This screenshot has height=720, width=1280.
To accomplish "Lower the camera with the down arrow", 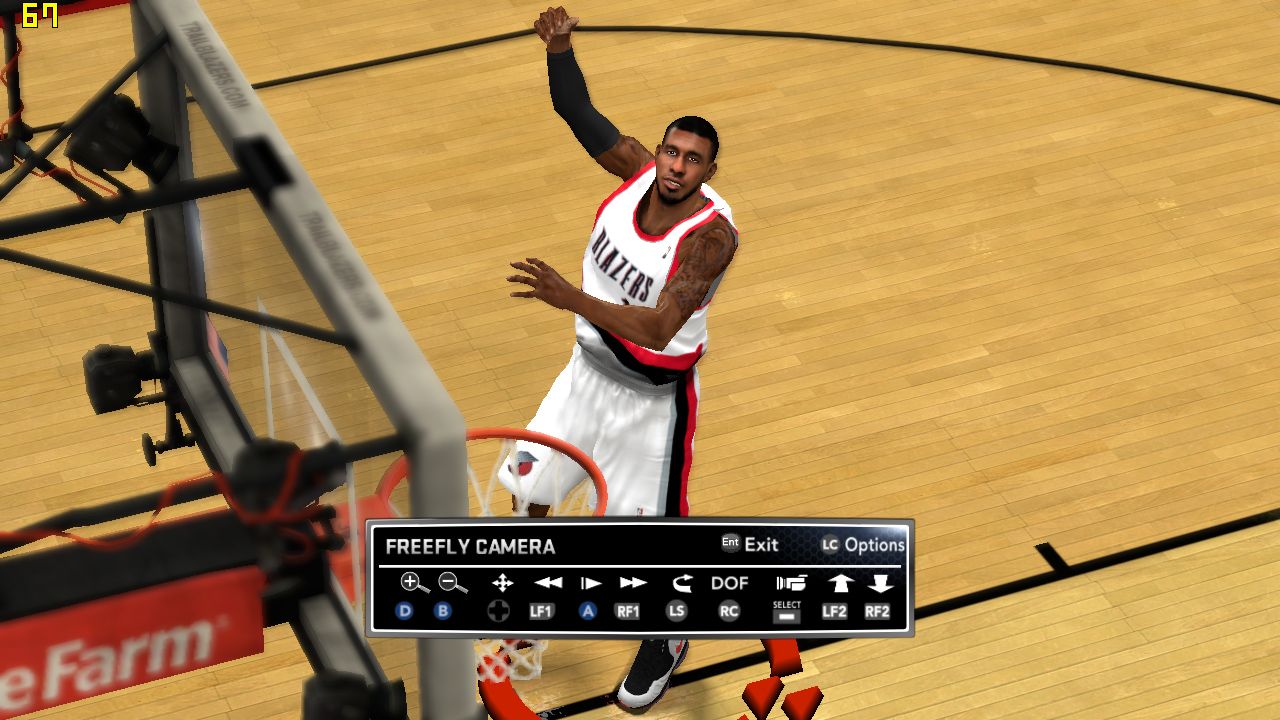I will click(880, 583).
